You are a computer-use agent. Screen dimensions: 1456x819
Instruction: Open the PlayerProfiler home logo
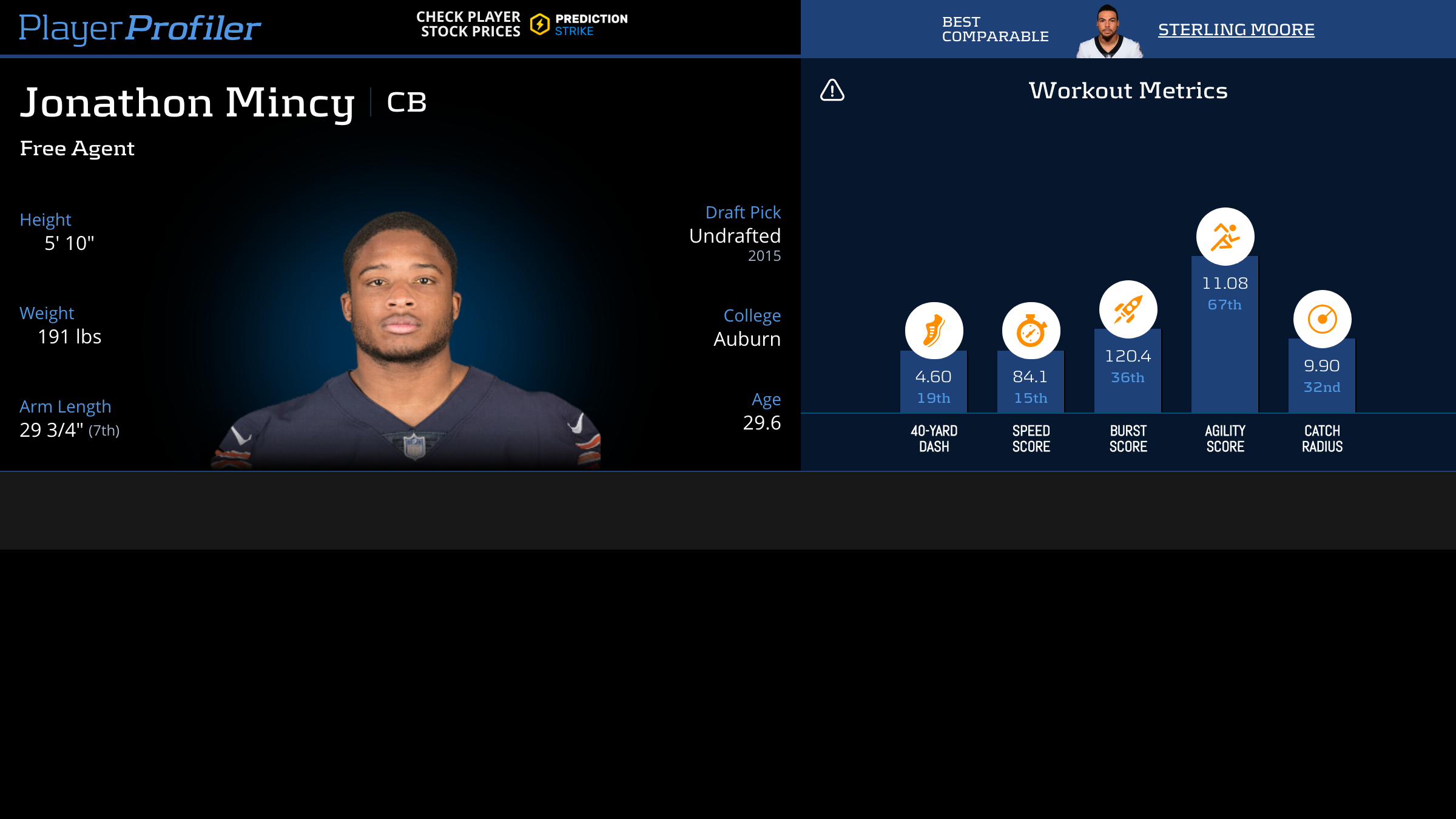[140, 28]
